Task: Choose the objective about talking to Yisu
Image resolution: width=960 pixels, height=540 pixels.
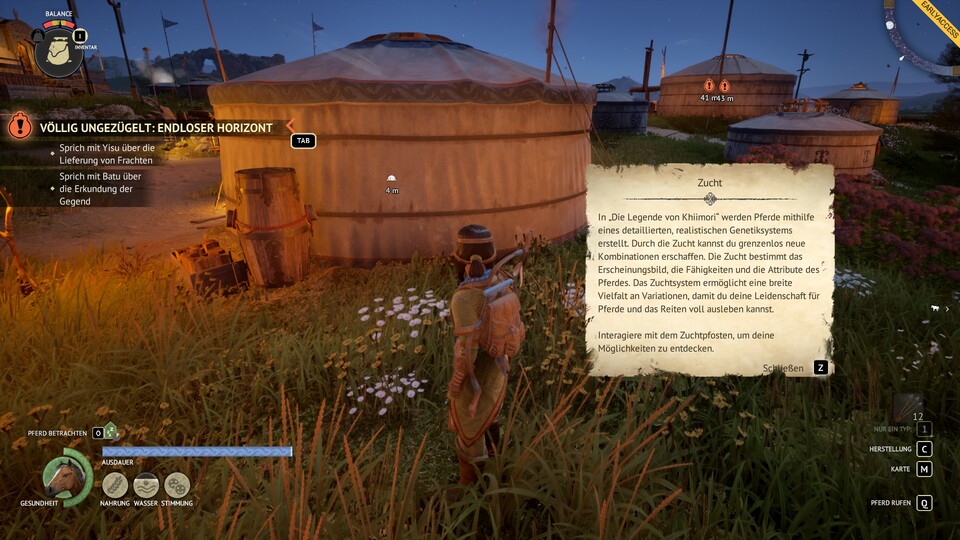Action: (x=102, y=154)
